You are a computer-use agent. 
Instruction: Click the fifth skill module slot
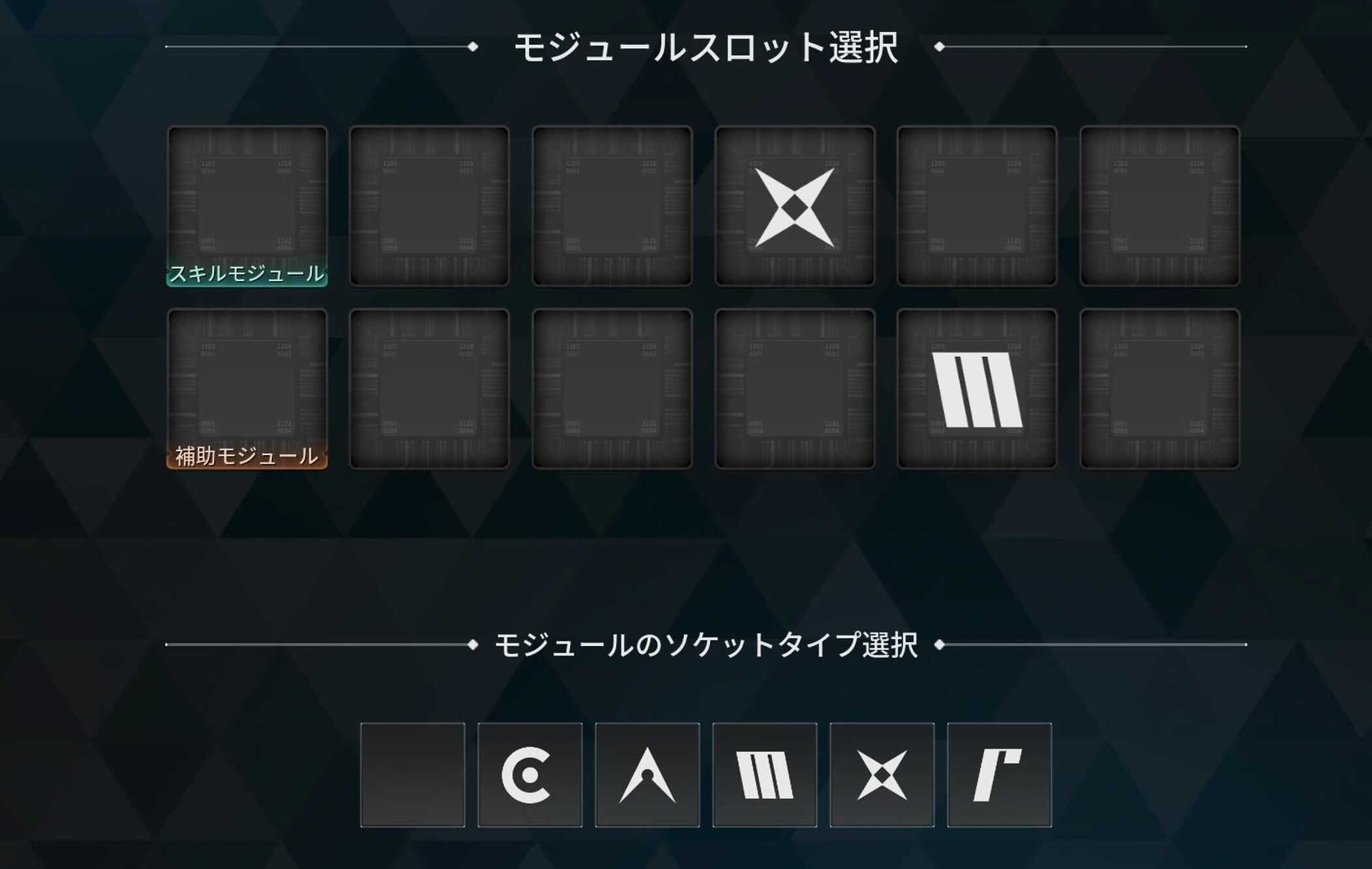[977, 207]
